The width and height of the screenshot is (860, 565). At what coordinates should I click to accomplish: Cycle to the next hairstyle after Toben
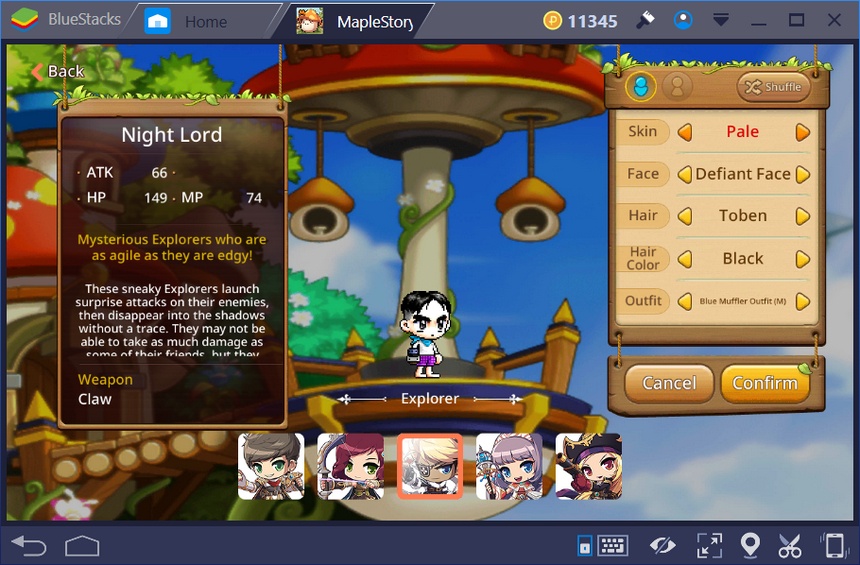(802, 216)
